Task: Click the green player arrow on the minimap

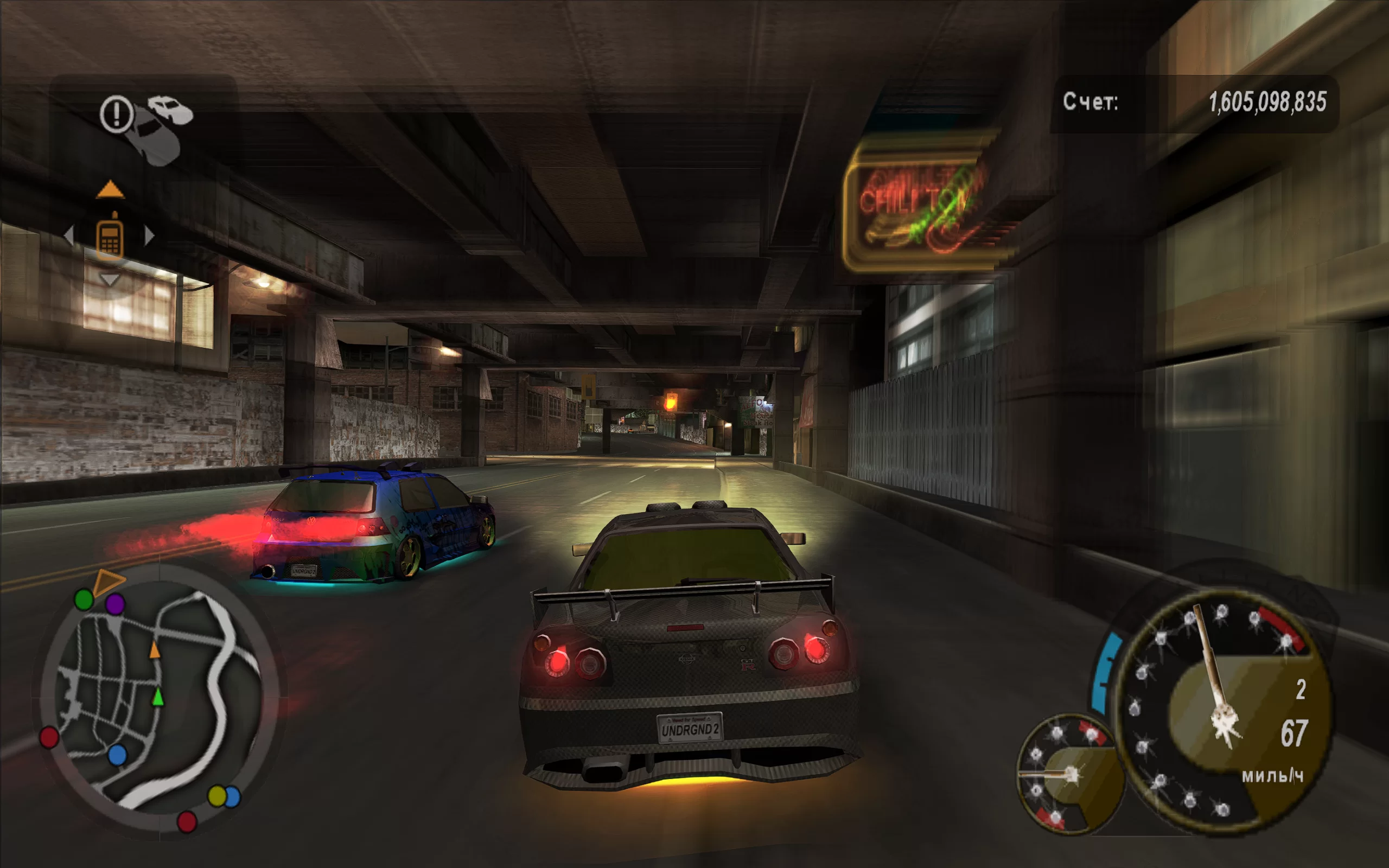Action: pos(158,697)
